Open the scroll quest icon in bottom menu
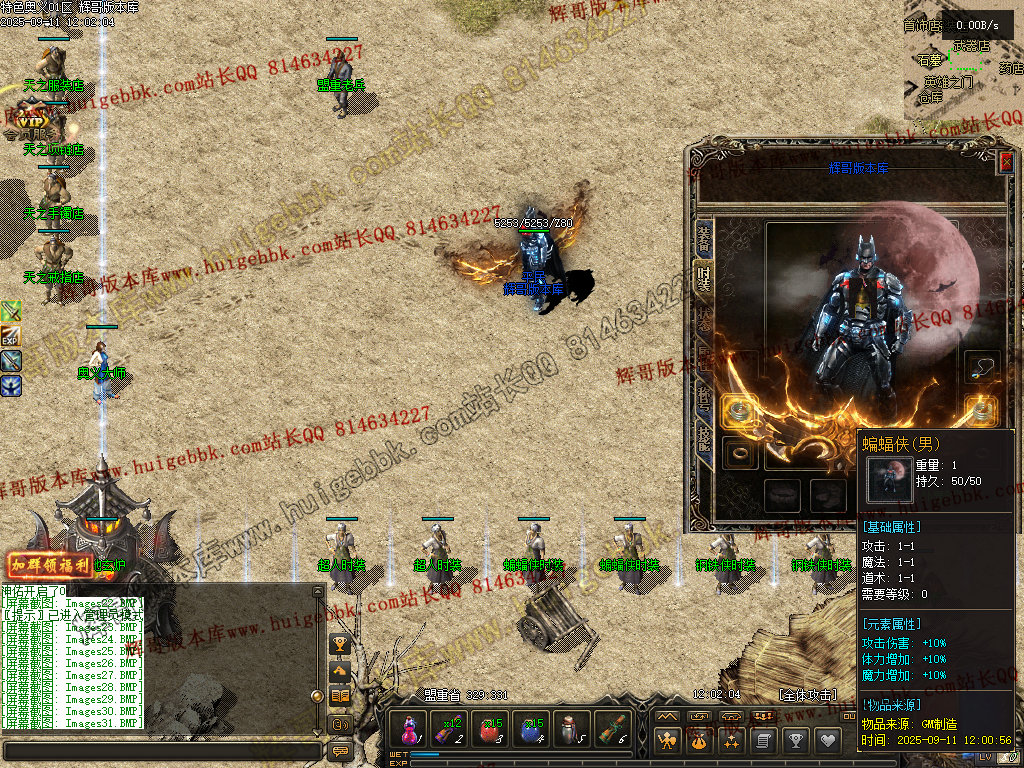 [763, 740]
